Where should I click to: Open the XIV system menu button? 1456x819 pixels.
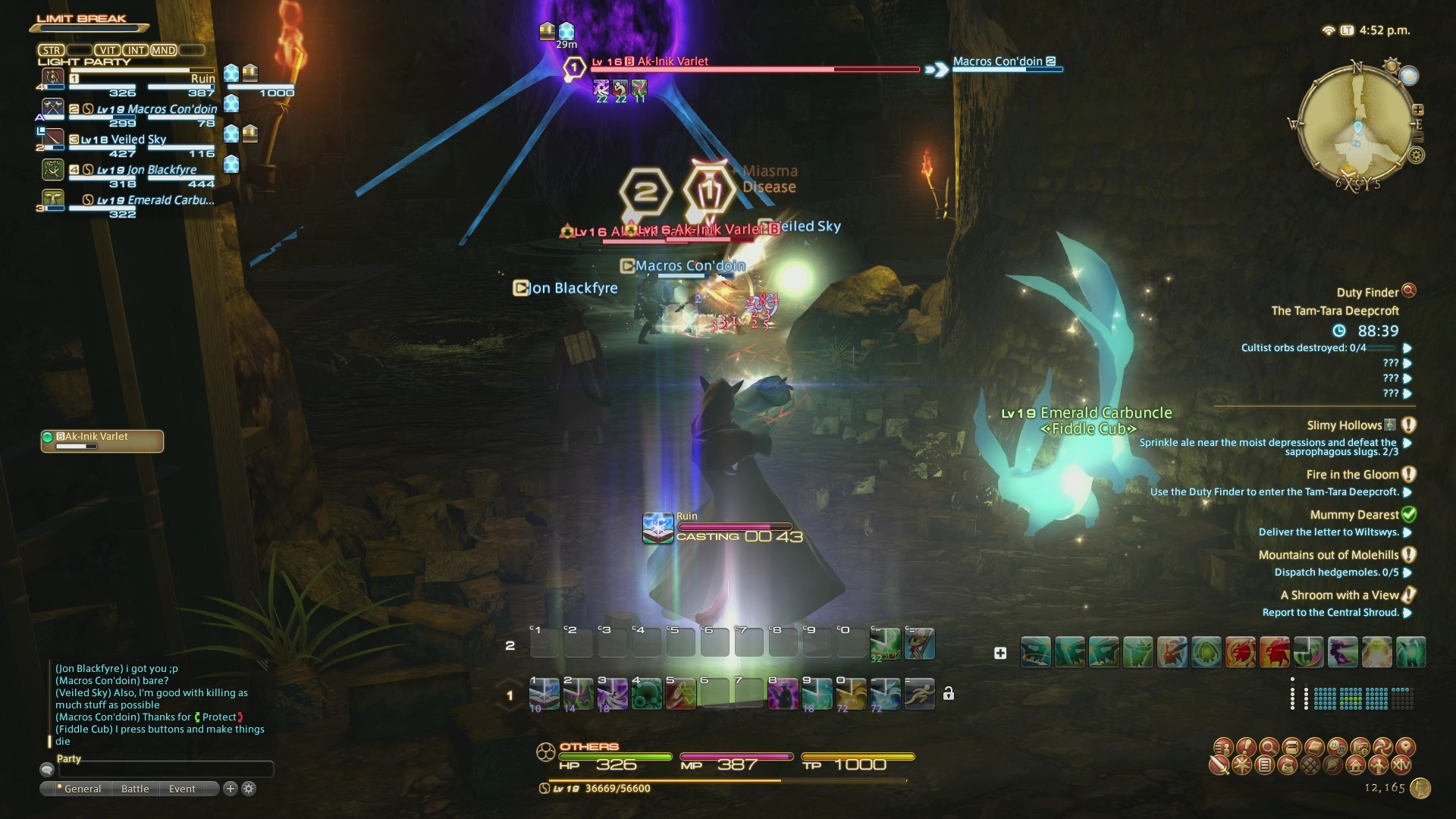click(x=1401, y=765)
